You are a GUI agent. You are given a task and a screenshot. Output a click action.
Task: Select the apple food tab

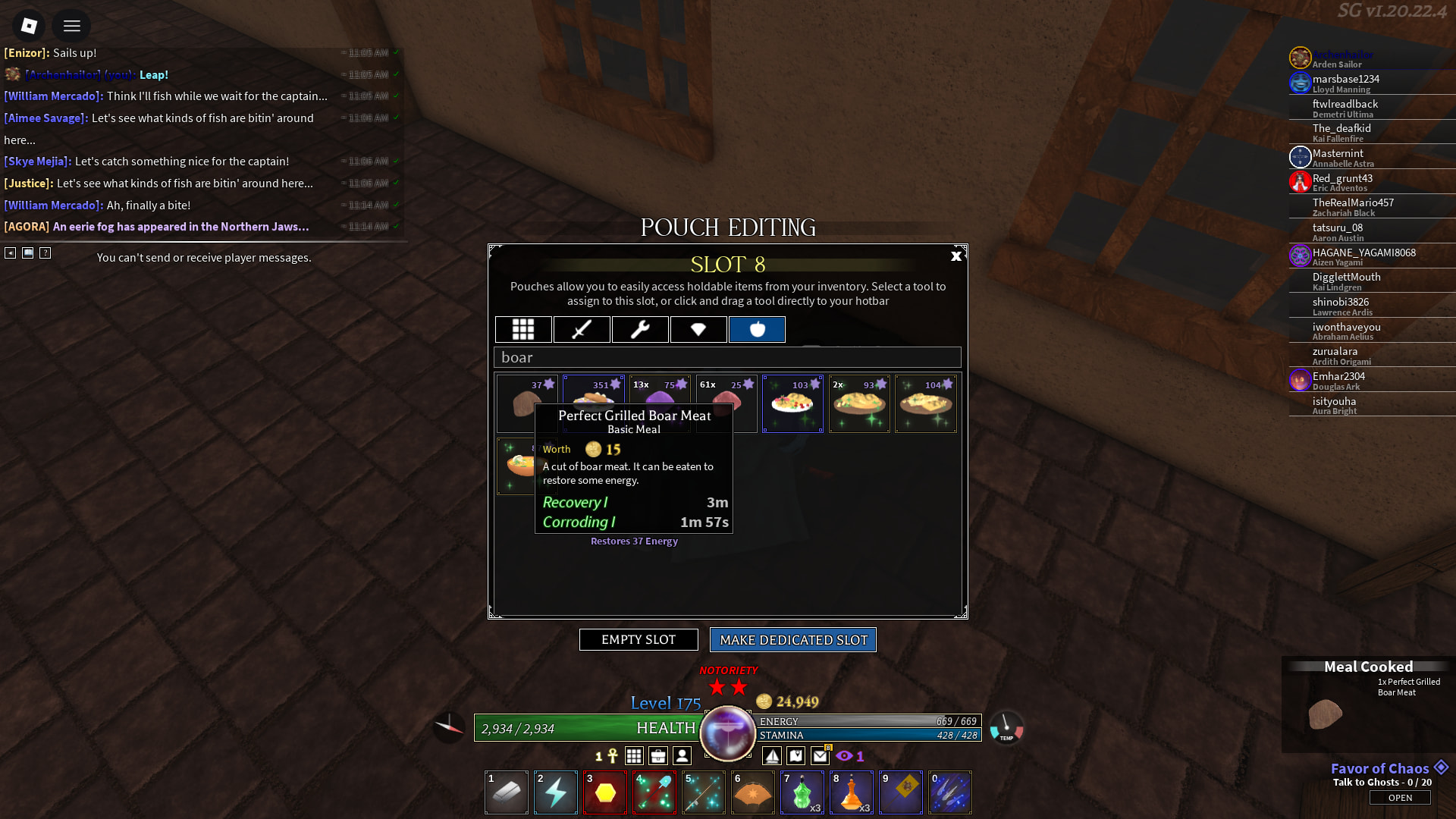click(757, 330)
